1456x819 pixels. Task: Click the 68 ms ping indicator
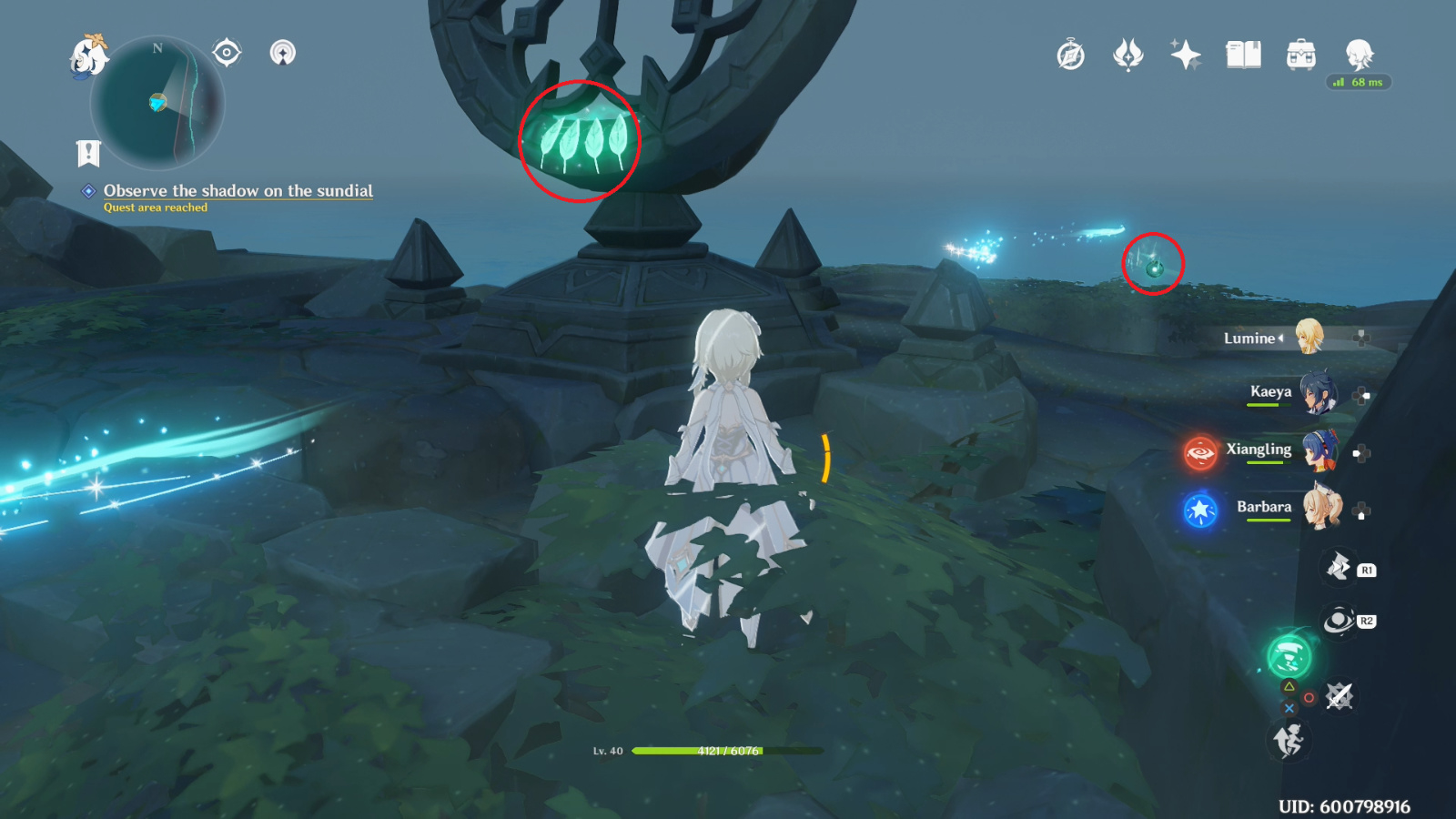[1358, 83]
